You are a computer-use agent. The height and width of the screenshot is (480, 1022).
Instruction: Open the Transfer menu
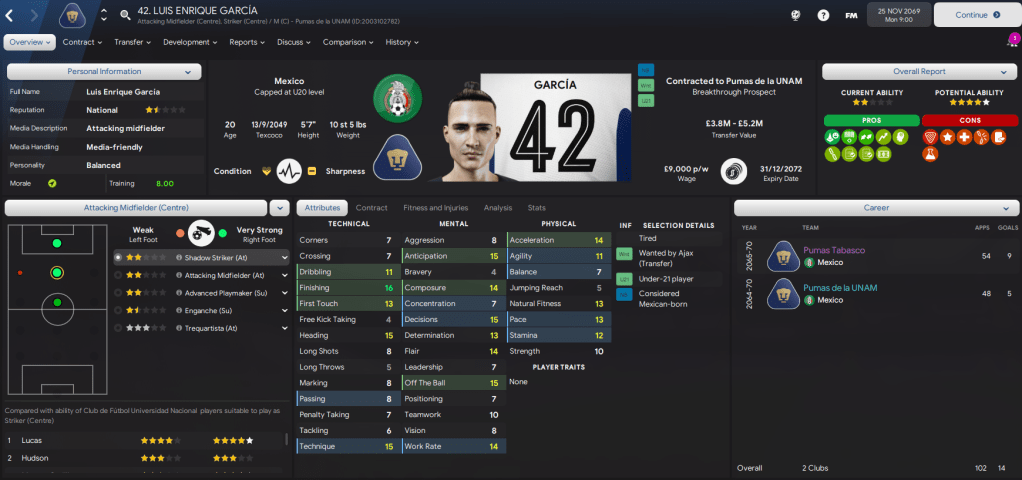[132, 42]
